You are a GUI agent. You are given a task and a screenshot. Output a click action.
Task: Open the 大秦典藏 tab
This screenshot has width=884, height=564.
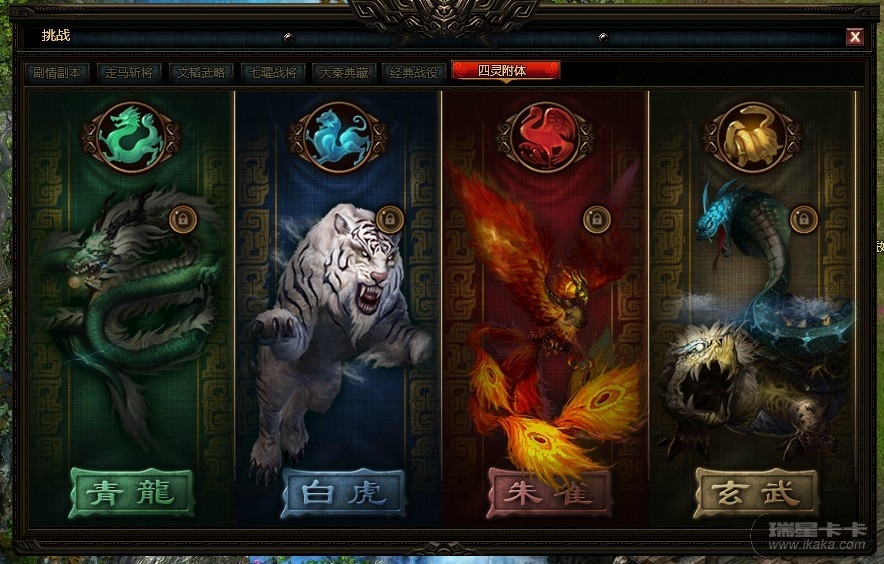pos(343,72)
